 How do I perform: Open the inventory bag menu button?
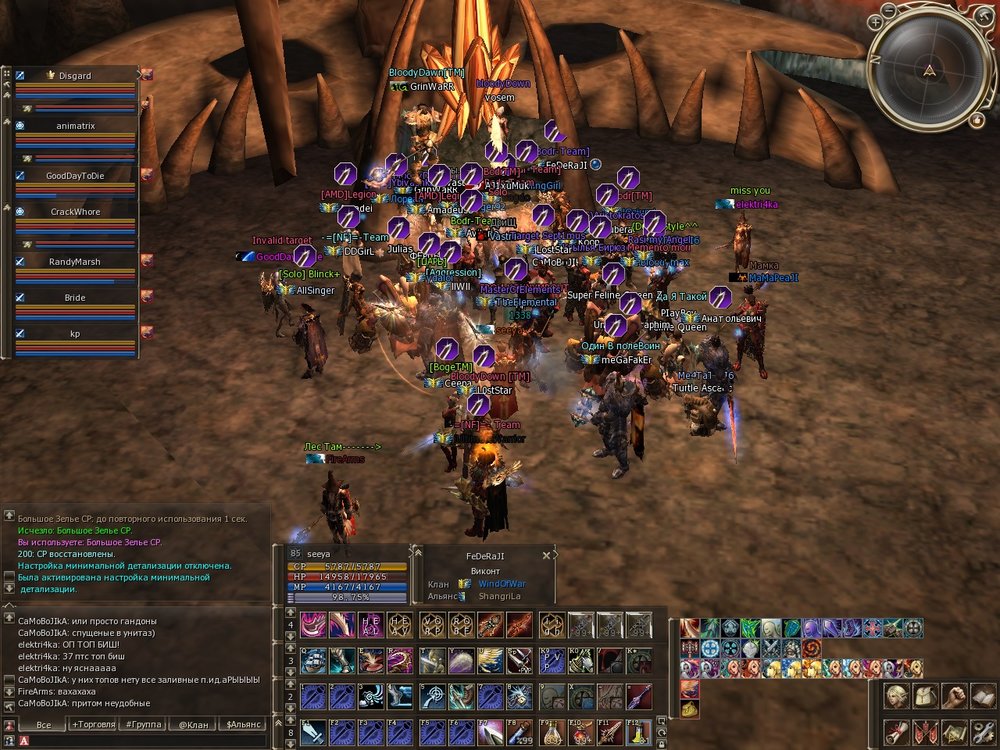(x=926, y=695)
